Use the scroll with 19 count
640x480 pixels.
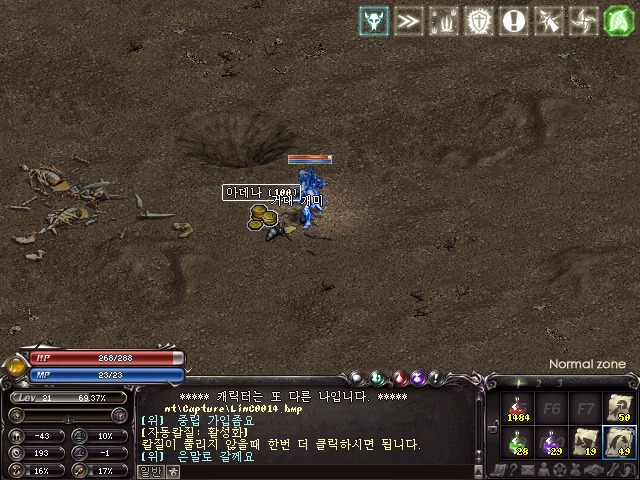tap(586, 441)
